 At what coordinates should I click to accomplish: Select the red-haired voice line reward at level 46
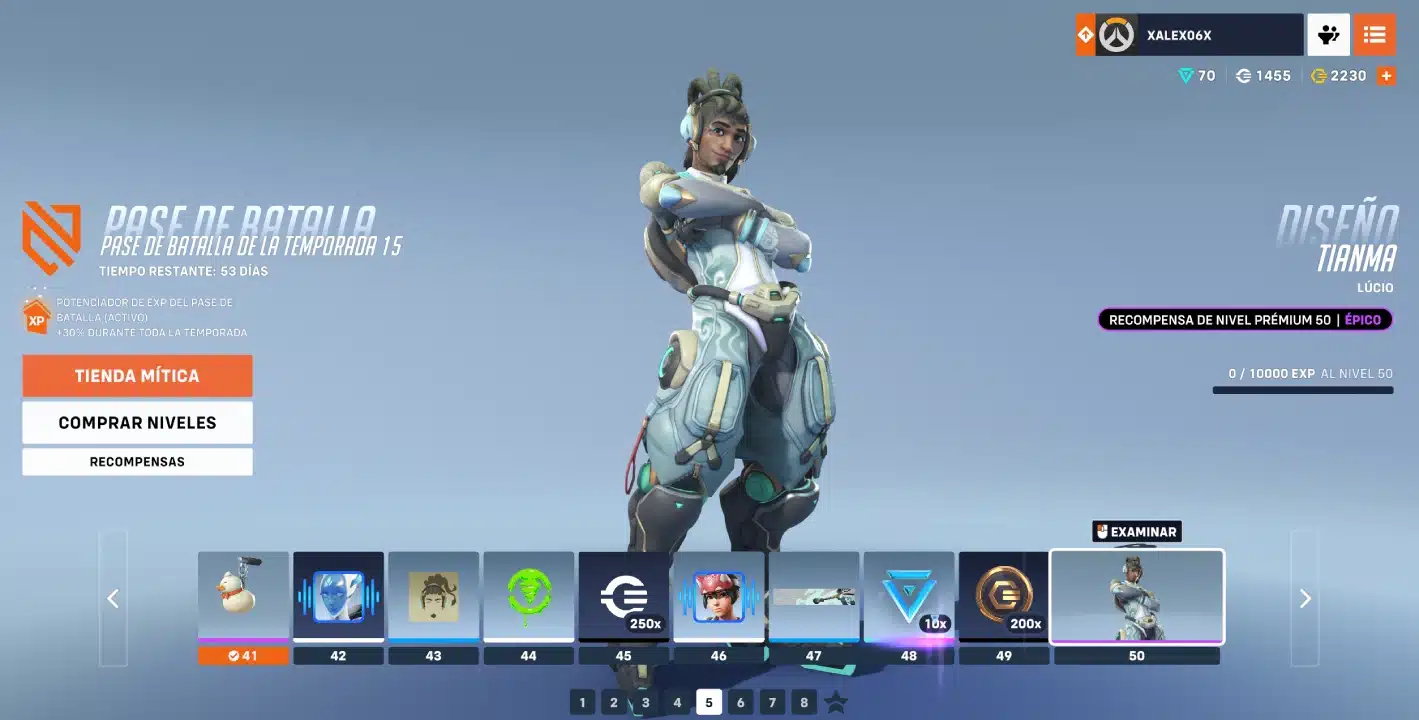point(718,597)
